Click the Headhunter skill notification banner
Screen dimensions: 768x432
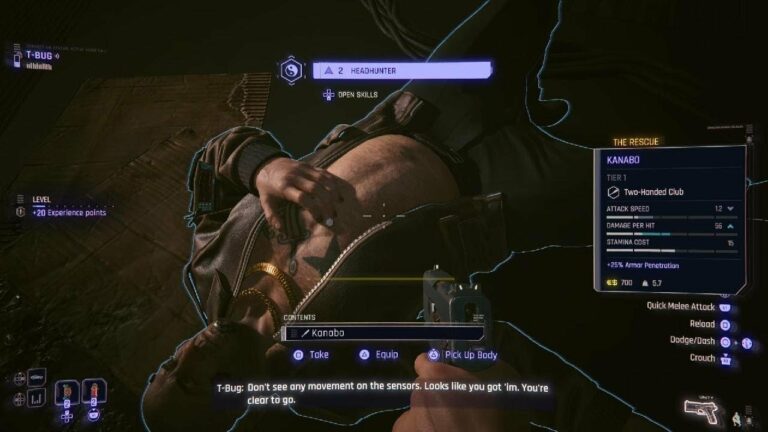pos(402,70)
